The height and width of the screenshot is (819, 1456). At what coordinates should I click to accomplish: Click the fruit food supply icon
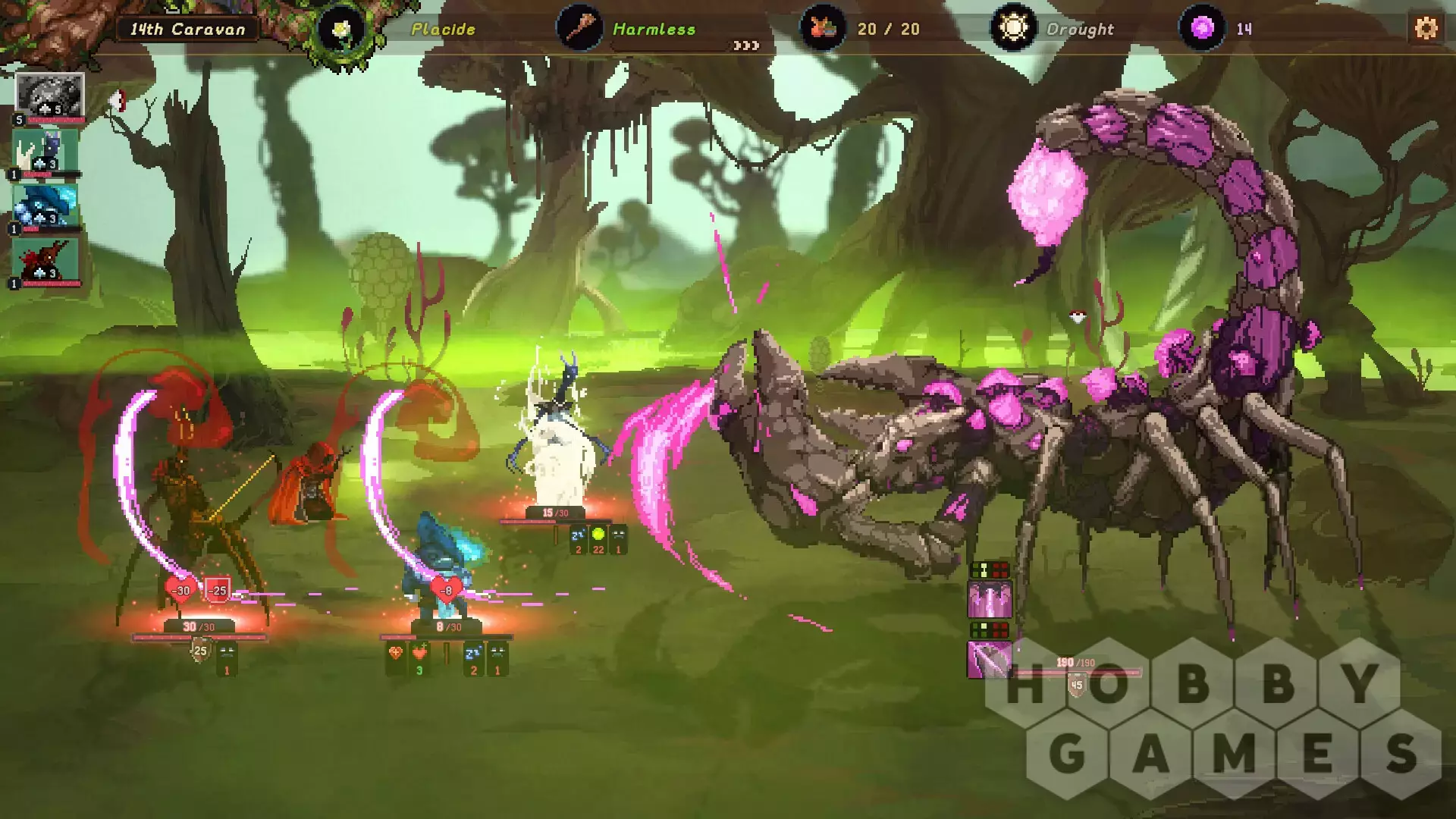(x=823, y=29)
